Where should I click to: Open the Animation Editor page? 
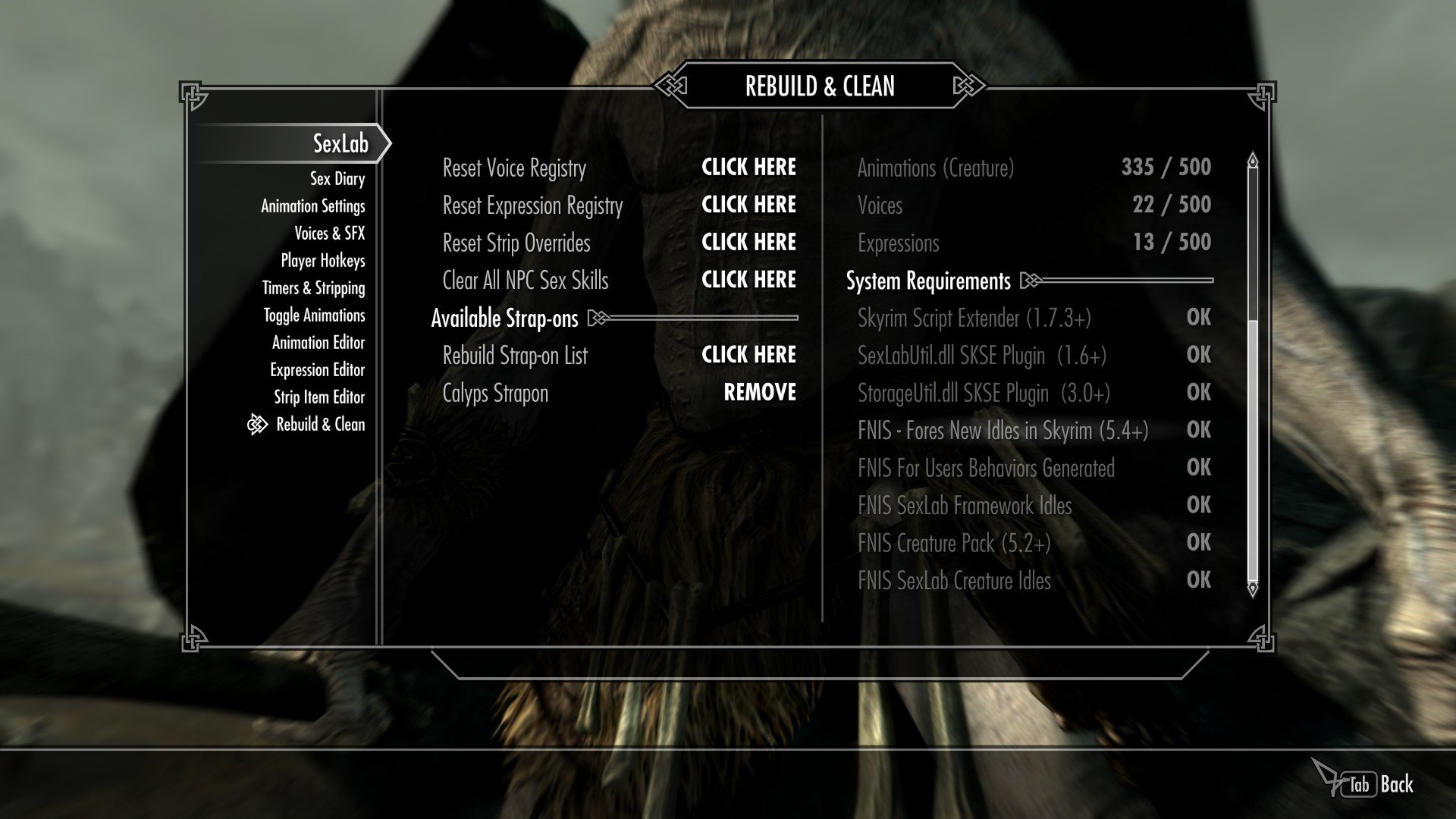[x=318, y=343]
